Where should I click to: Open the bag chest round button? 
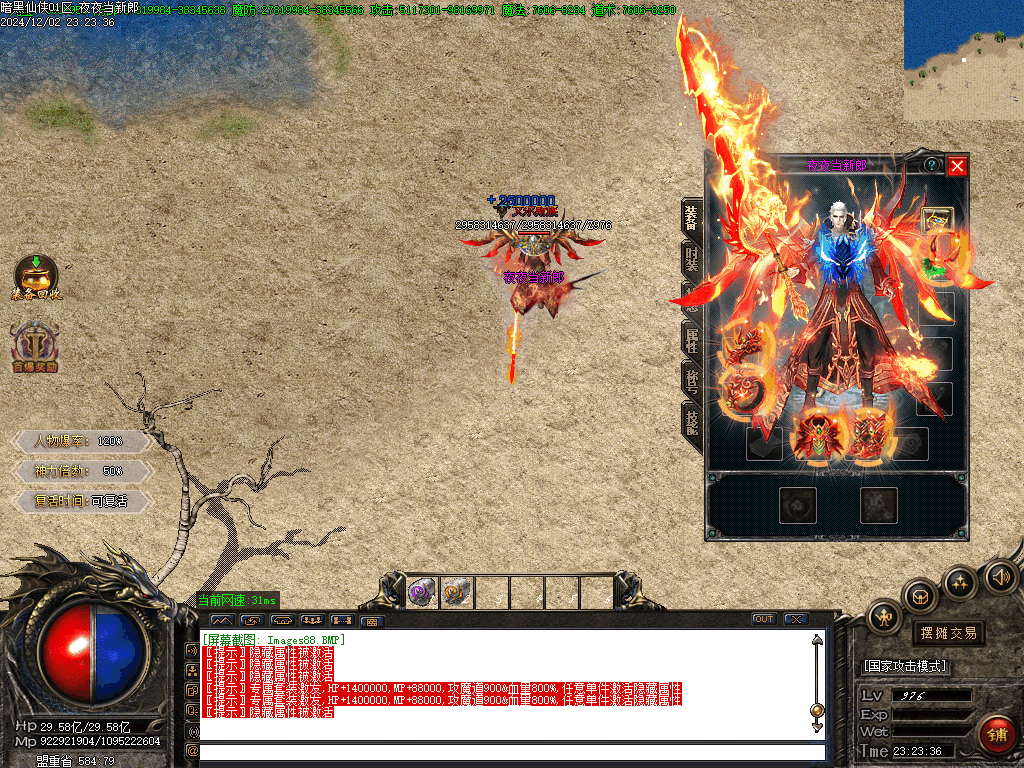click(x=920, y=597)
